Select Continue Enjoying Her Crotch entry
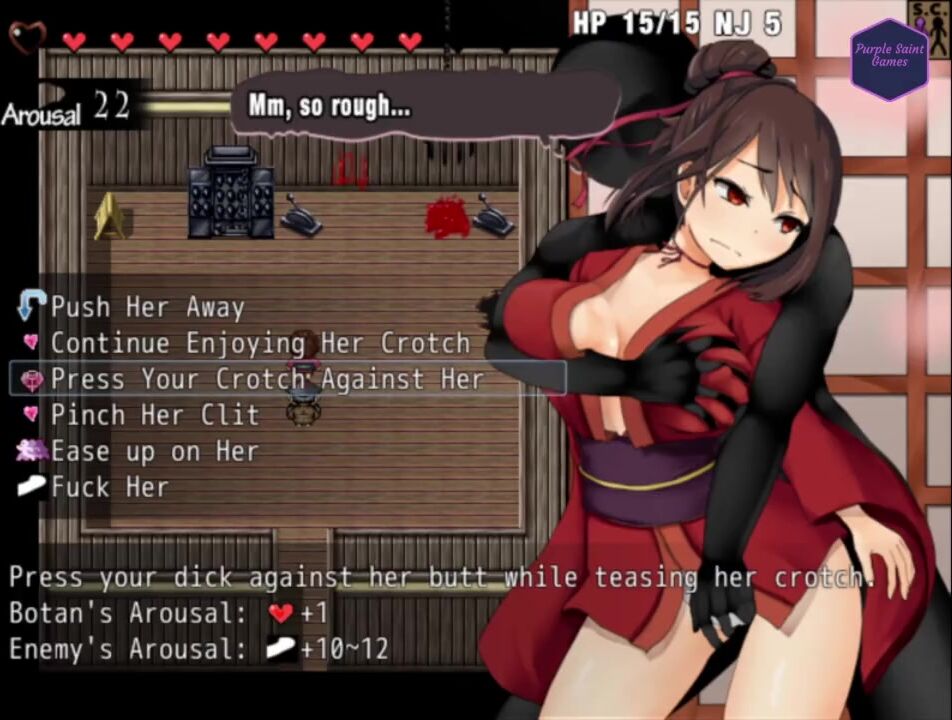952x720 pixels. 260,343
